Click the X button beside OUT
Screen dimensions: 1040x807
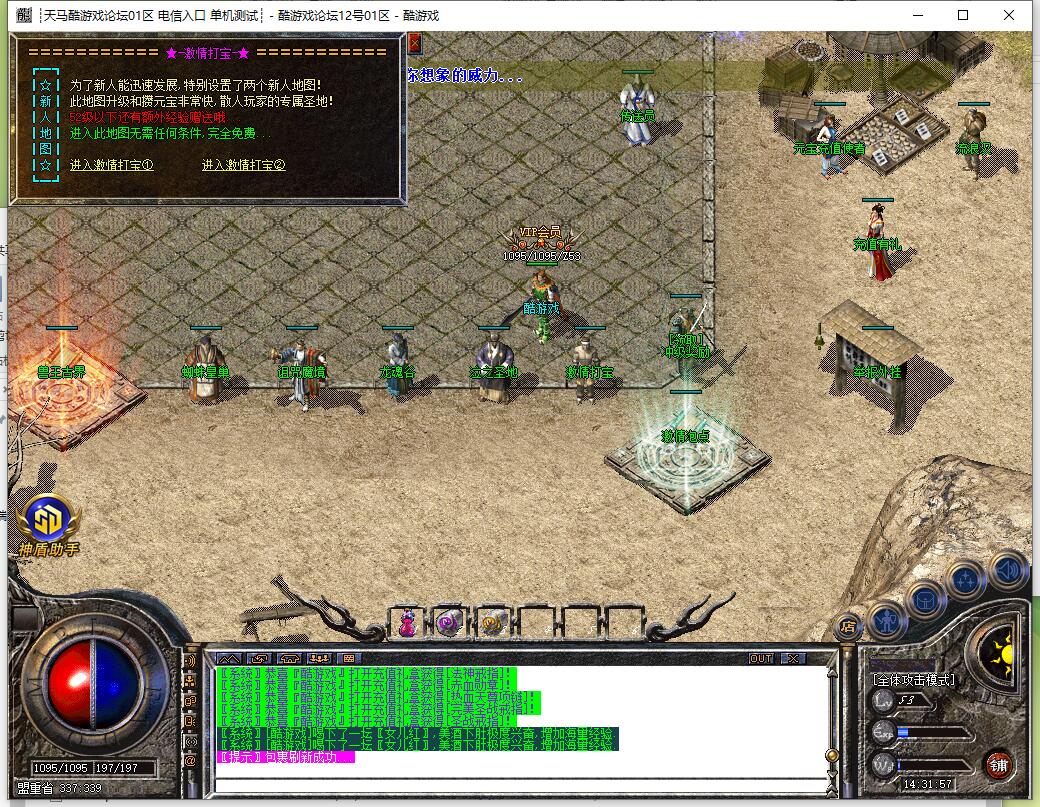click(792, 658)
